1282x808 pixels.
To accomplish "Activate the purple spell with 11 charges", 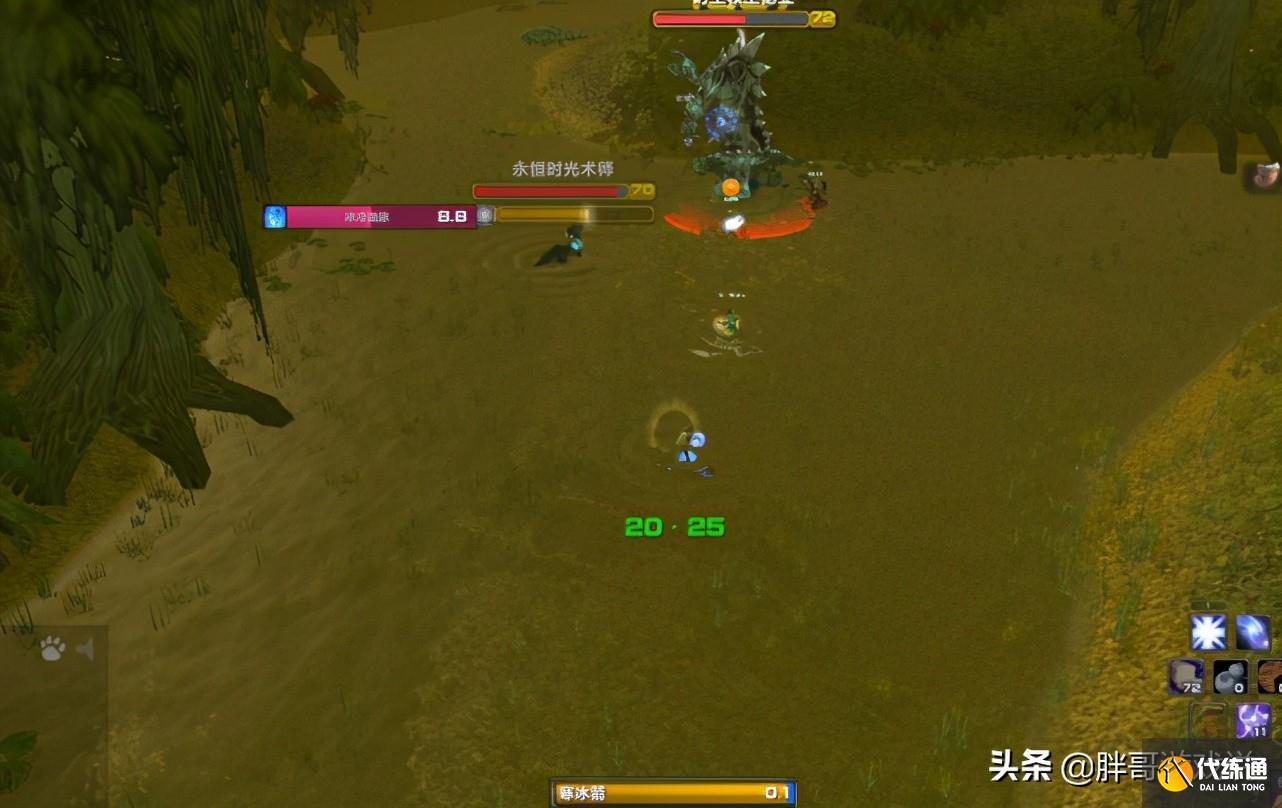I will (1251, 719).
